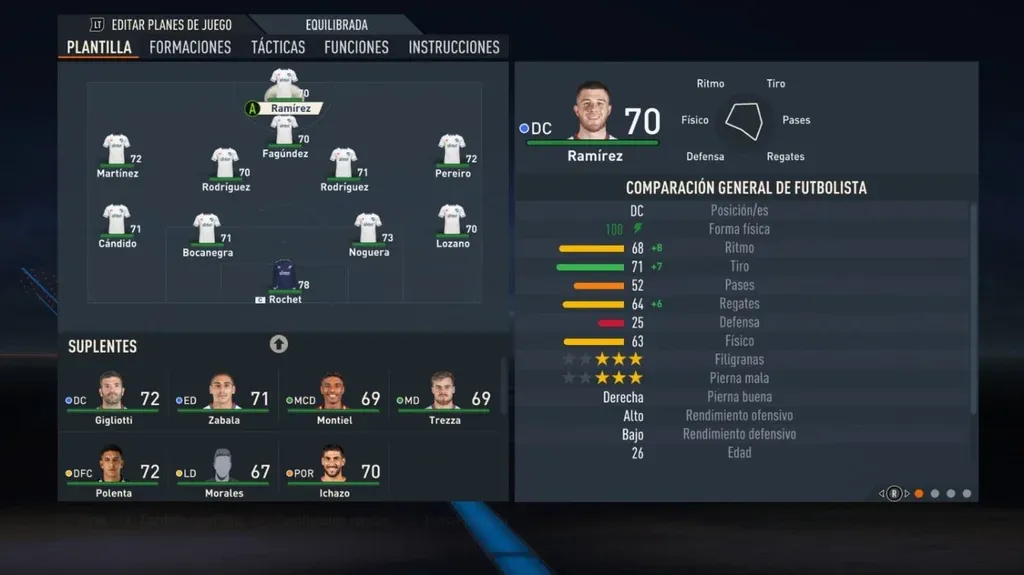Click the up arrow above the substitutes
Image resolution: width=1024 pixels, height=575 pixels.
point(279,344)
